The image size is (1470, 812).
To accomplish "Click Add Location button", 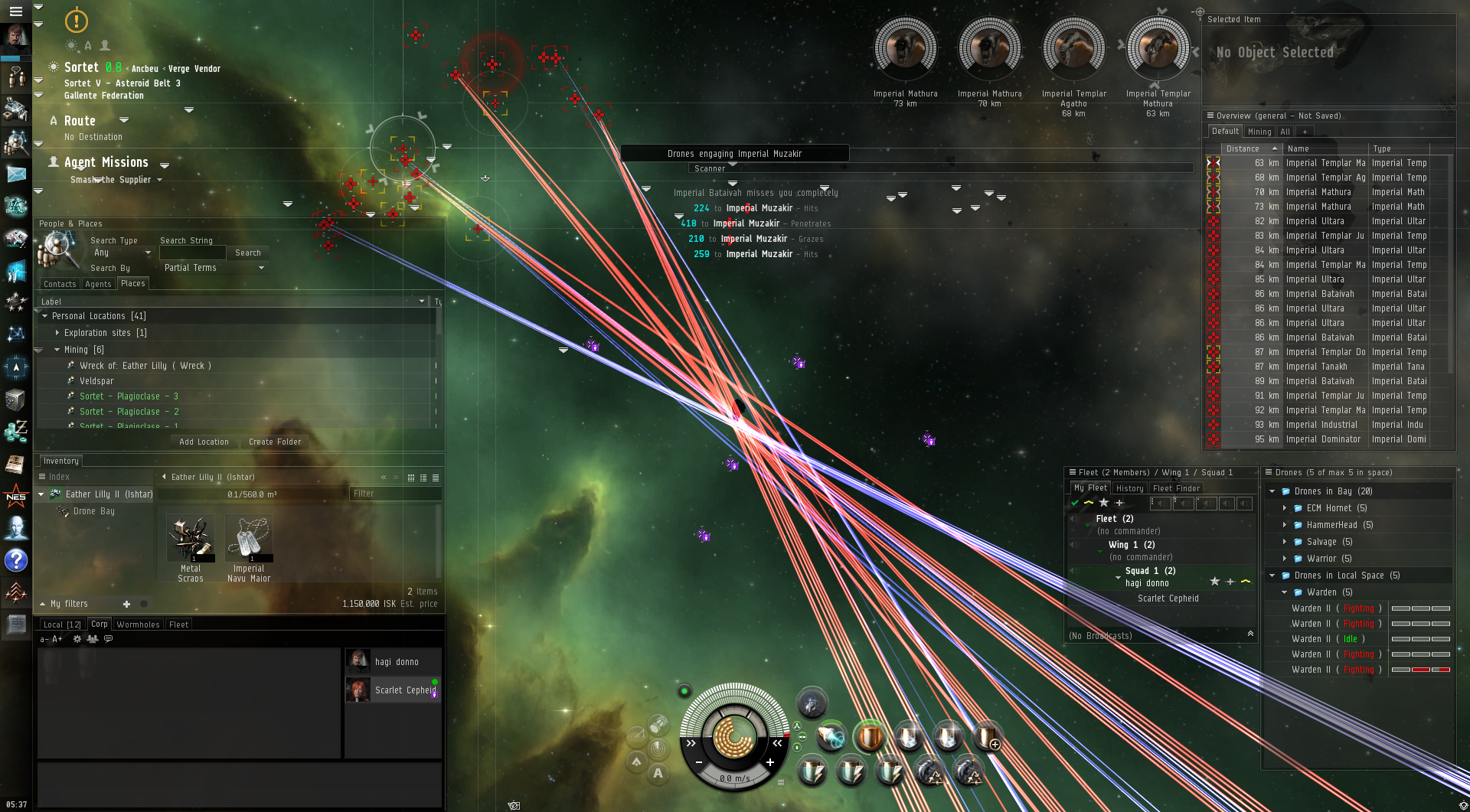I will [204, 442].
